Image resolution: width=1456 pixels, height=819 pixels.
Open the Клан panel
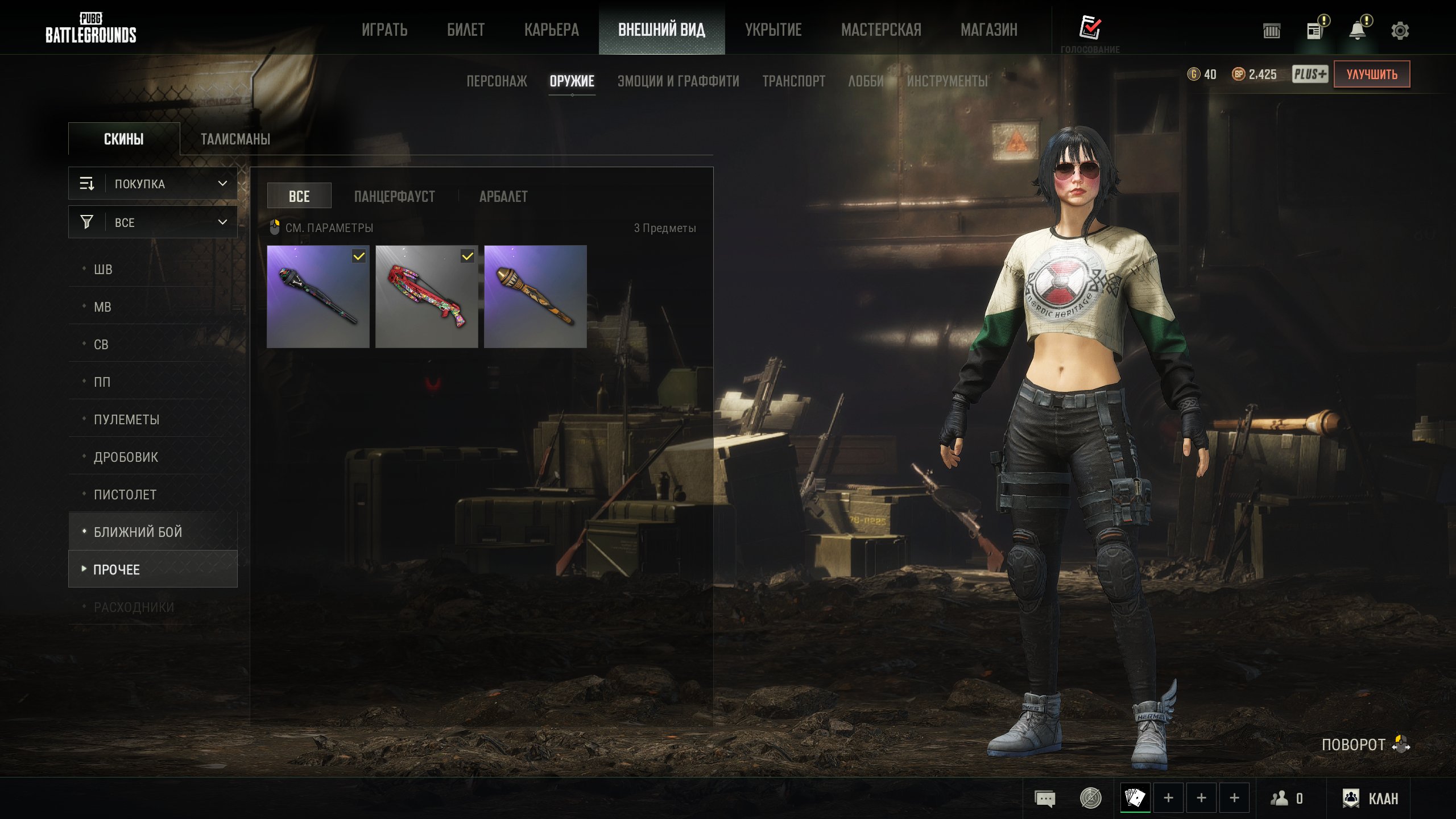1370,799
